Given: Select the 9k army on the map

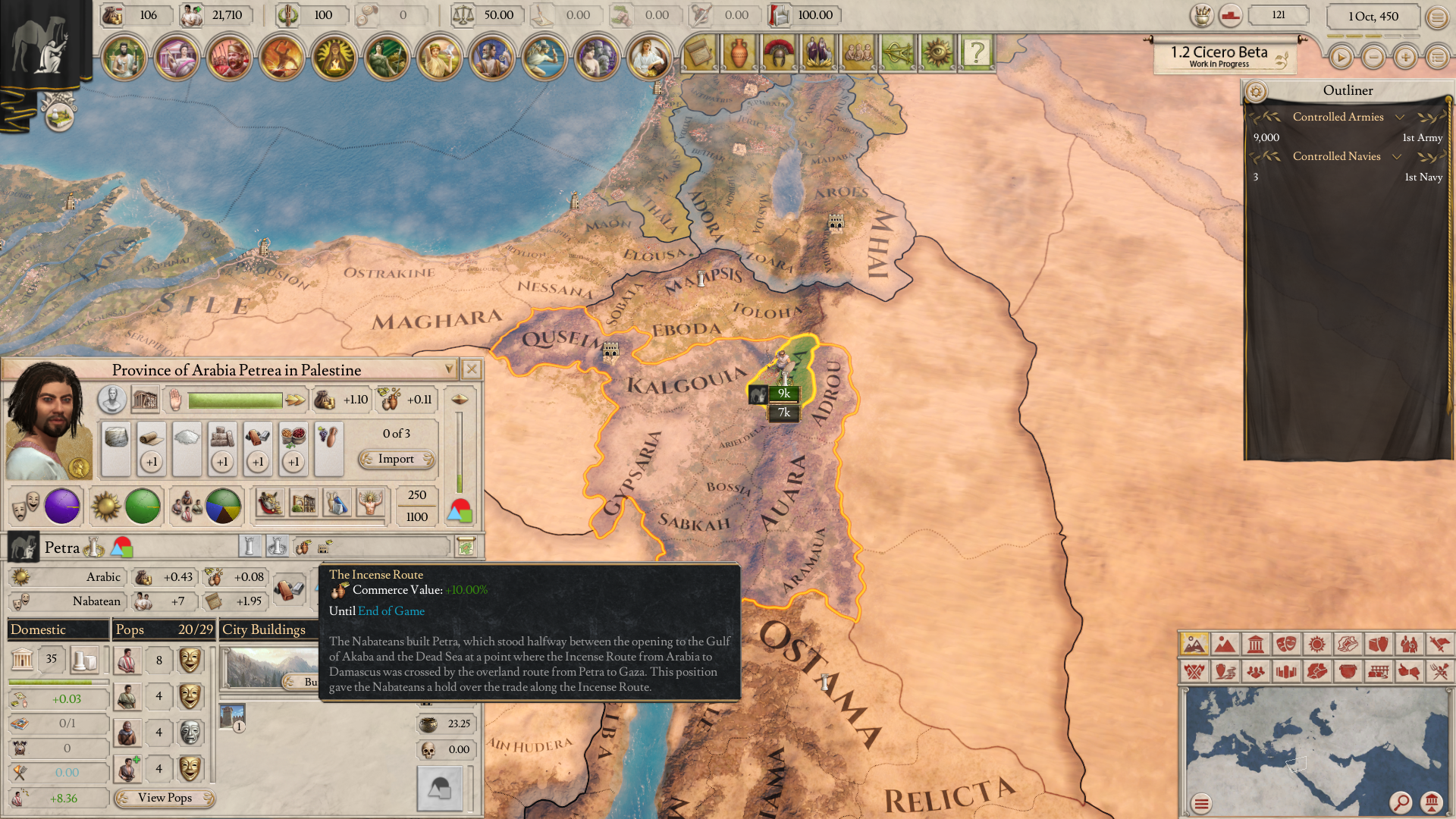Looking at the screenshot, I should [x=783, y=394].
